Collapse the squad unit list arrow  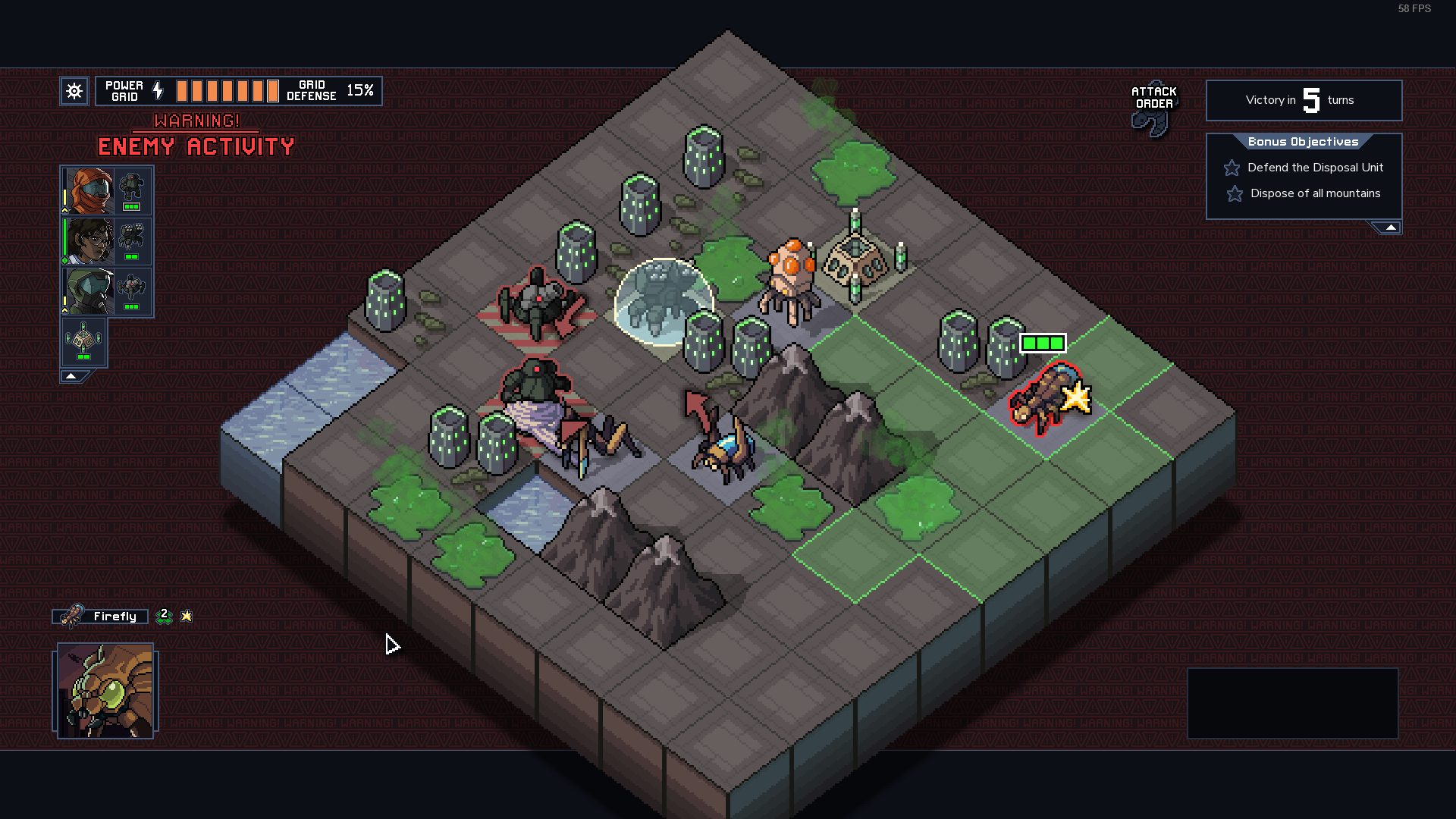click(71, 376)
